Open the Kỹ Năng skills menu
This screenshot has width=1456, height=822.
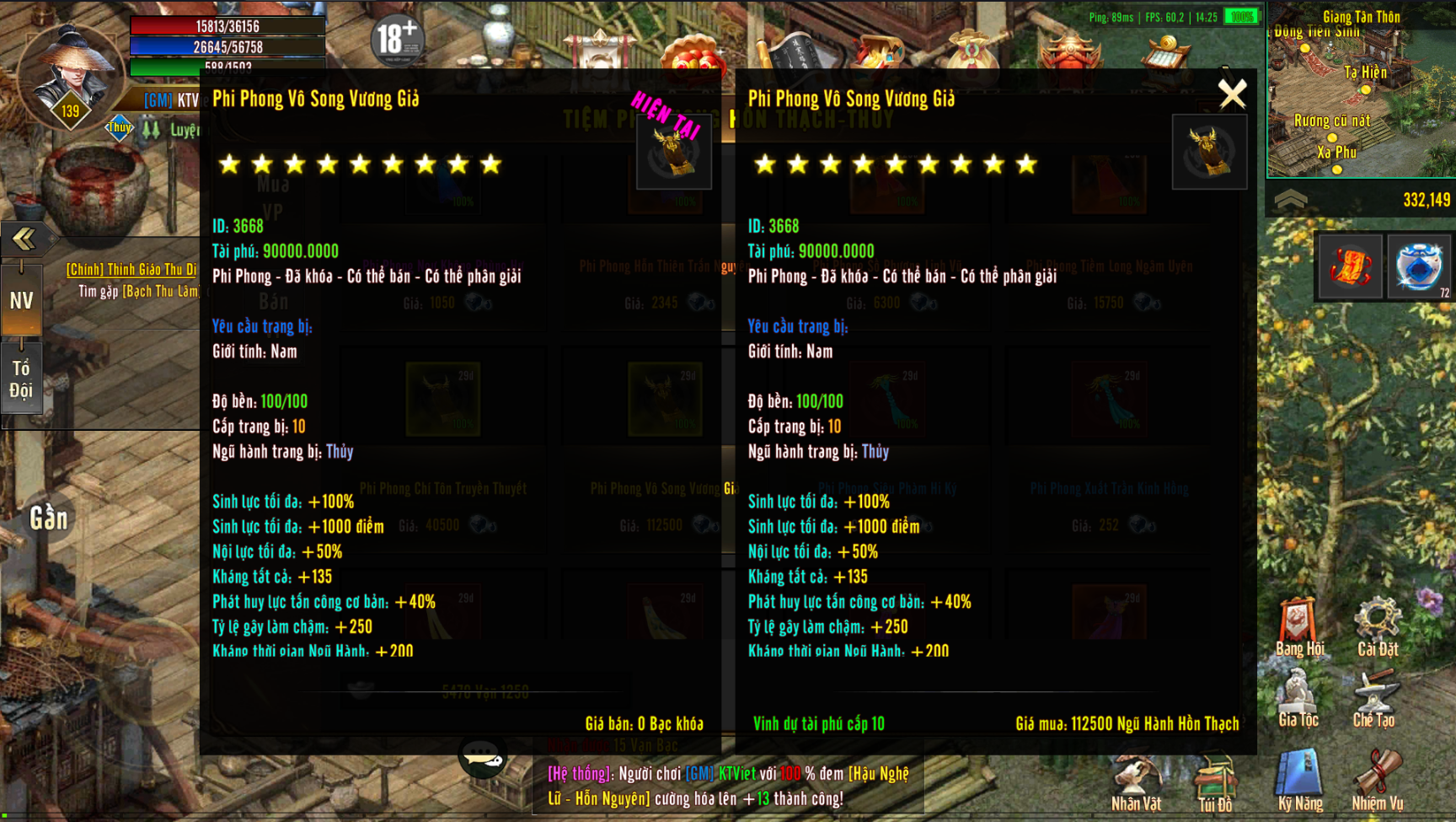coord(1299,781)
